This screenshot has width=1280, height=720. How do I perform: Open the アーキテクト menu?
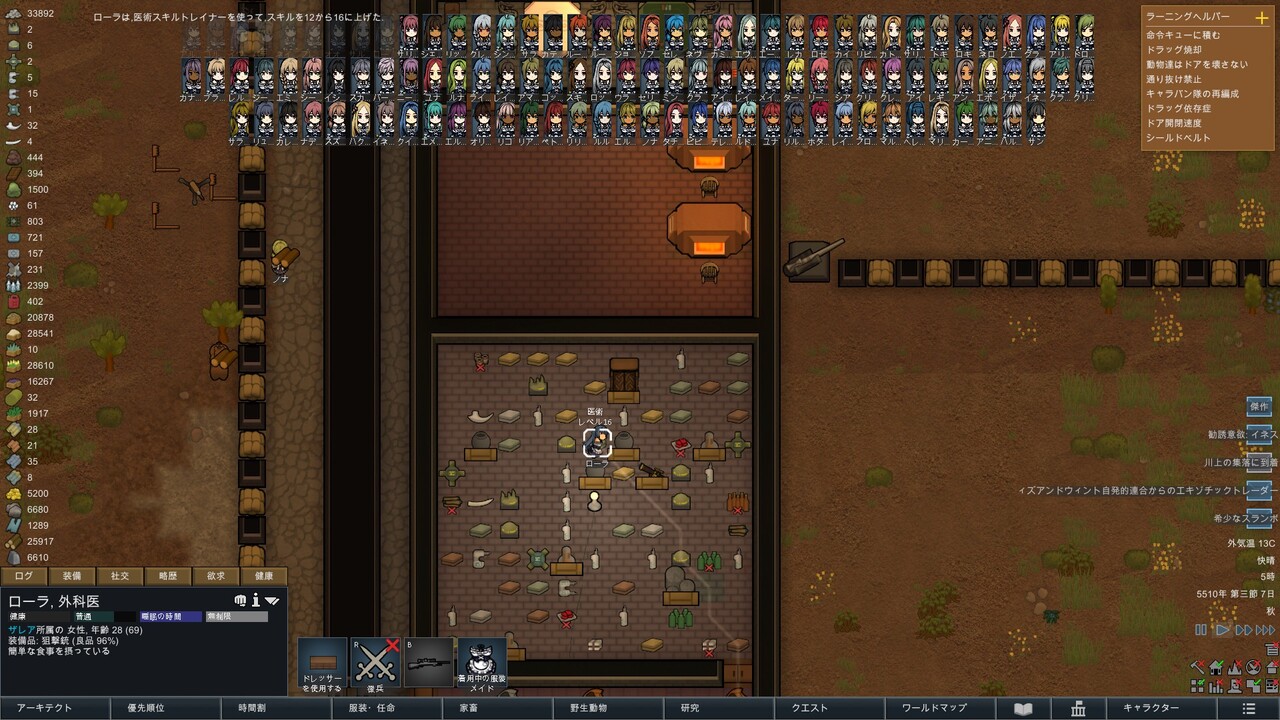click(45, 708)
